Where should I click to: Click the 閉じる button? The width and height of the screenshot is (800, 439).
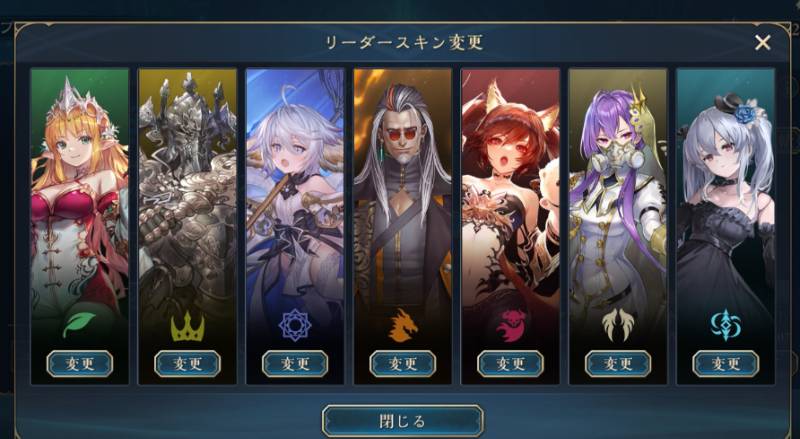pyautogui.click(x=402, y=420)
